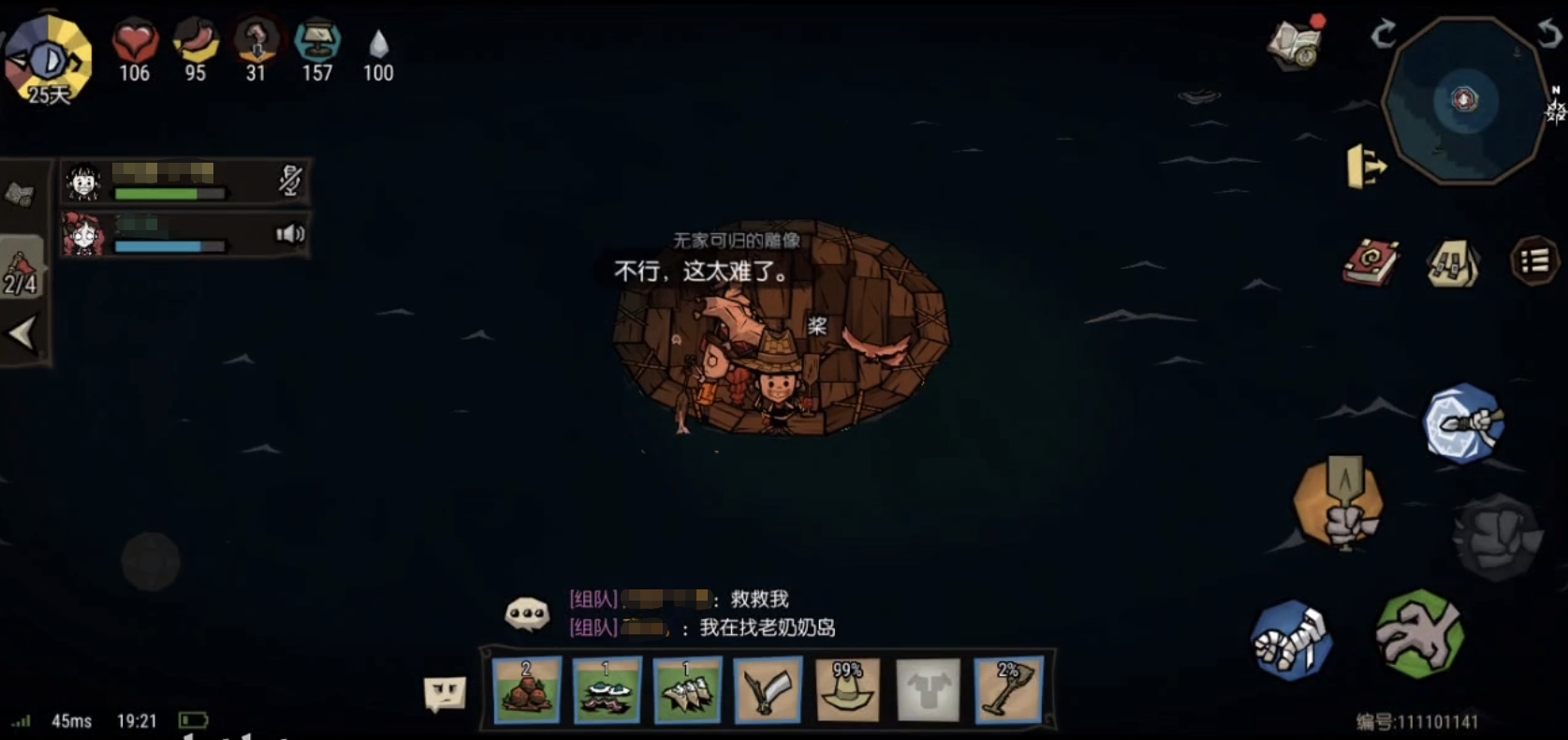Toggle the second teammate's speaker icon
1568x740 pixels.
tap(290, 234)
